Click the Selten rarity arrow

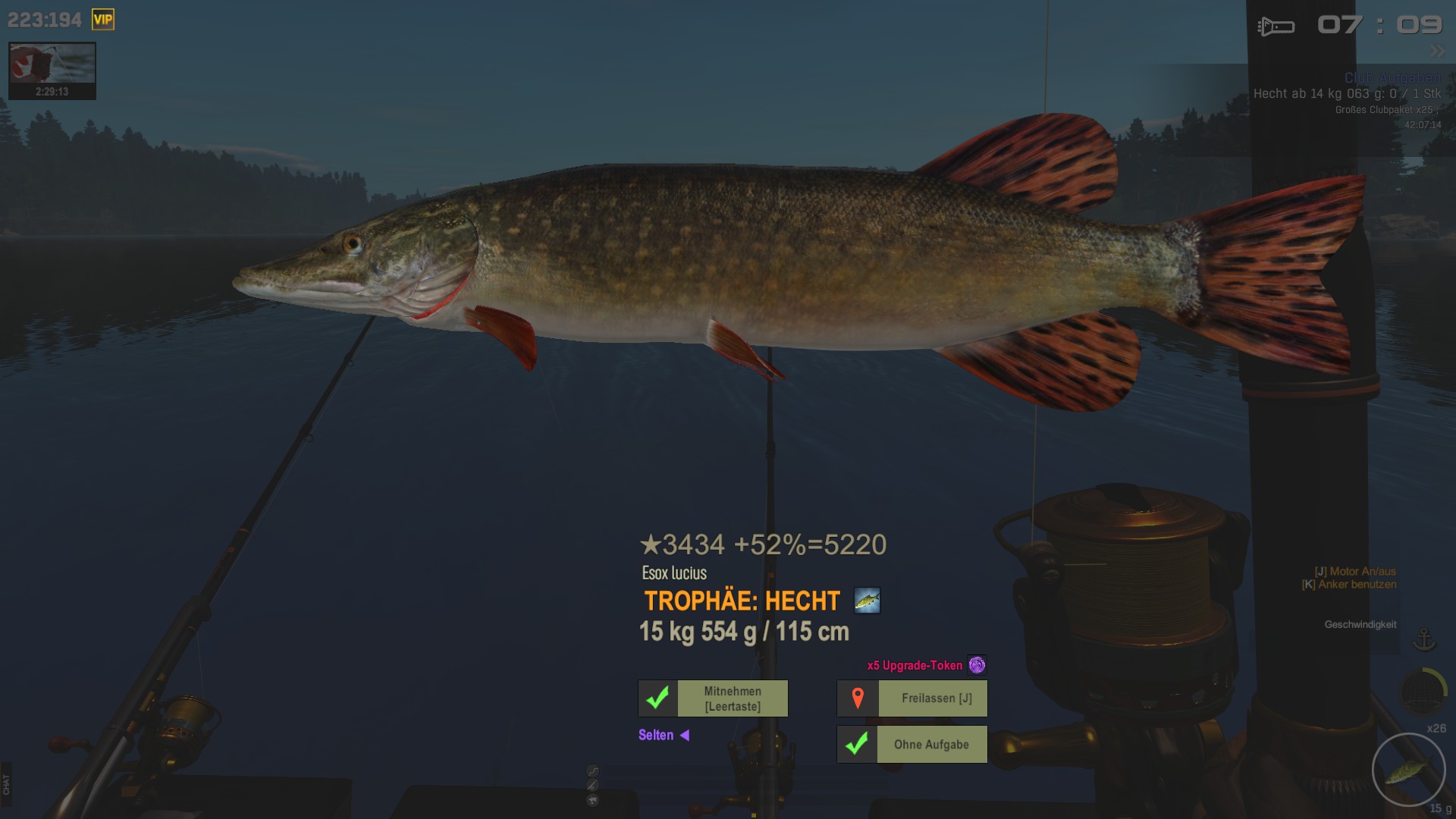coord(684,735)
